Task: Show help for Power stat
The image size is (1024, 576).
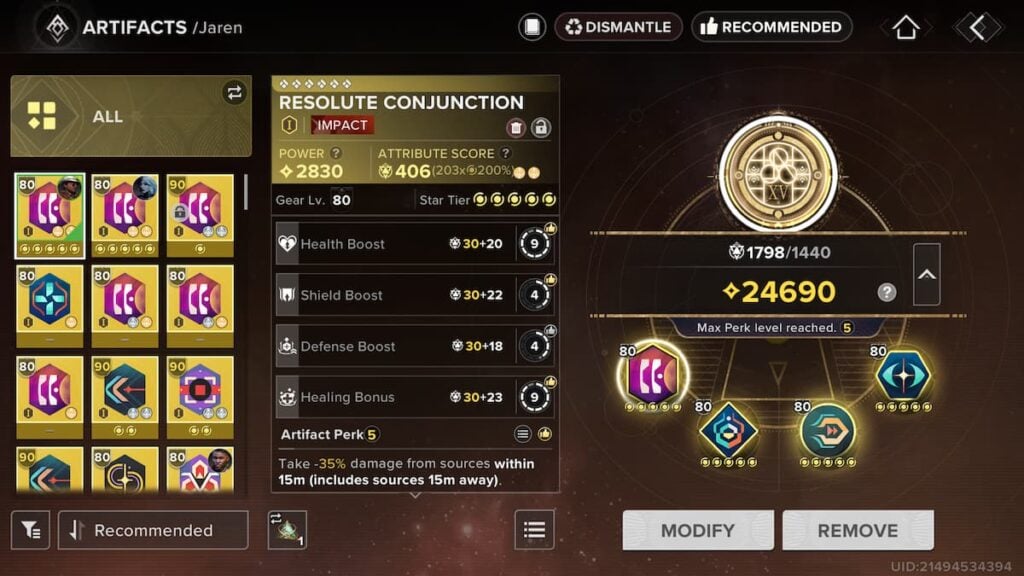Action: [x=337, y=153]
